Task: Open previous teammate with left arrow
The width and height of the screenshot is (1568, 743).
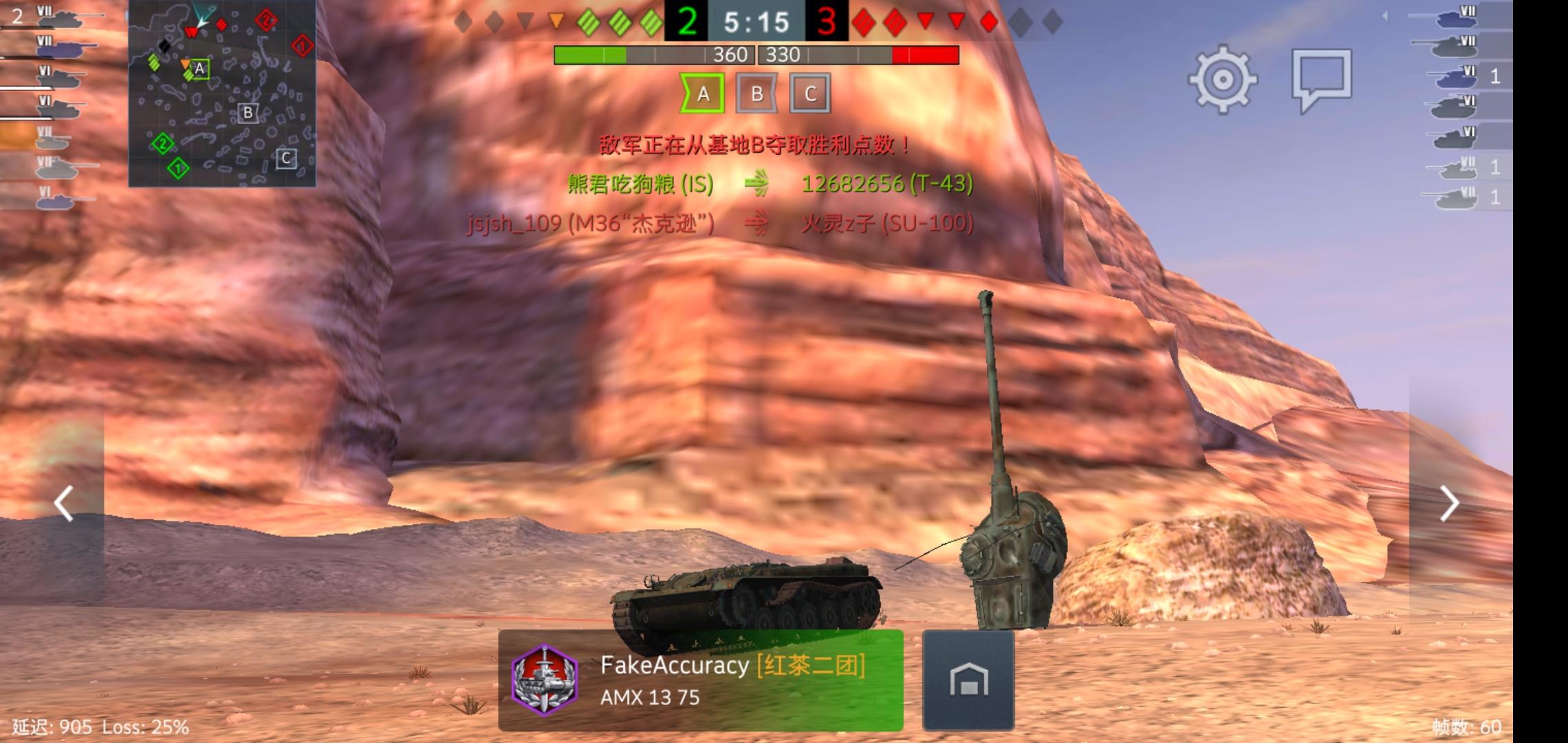Action: coord(63,503)
